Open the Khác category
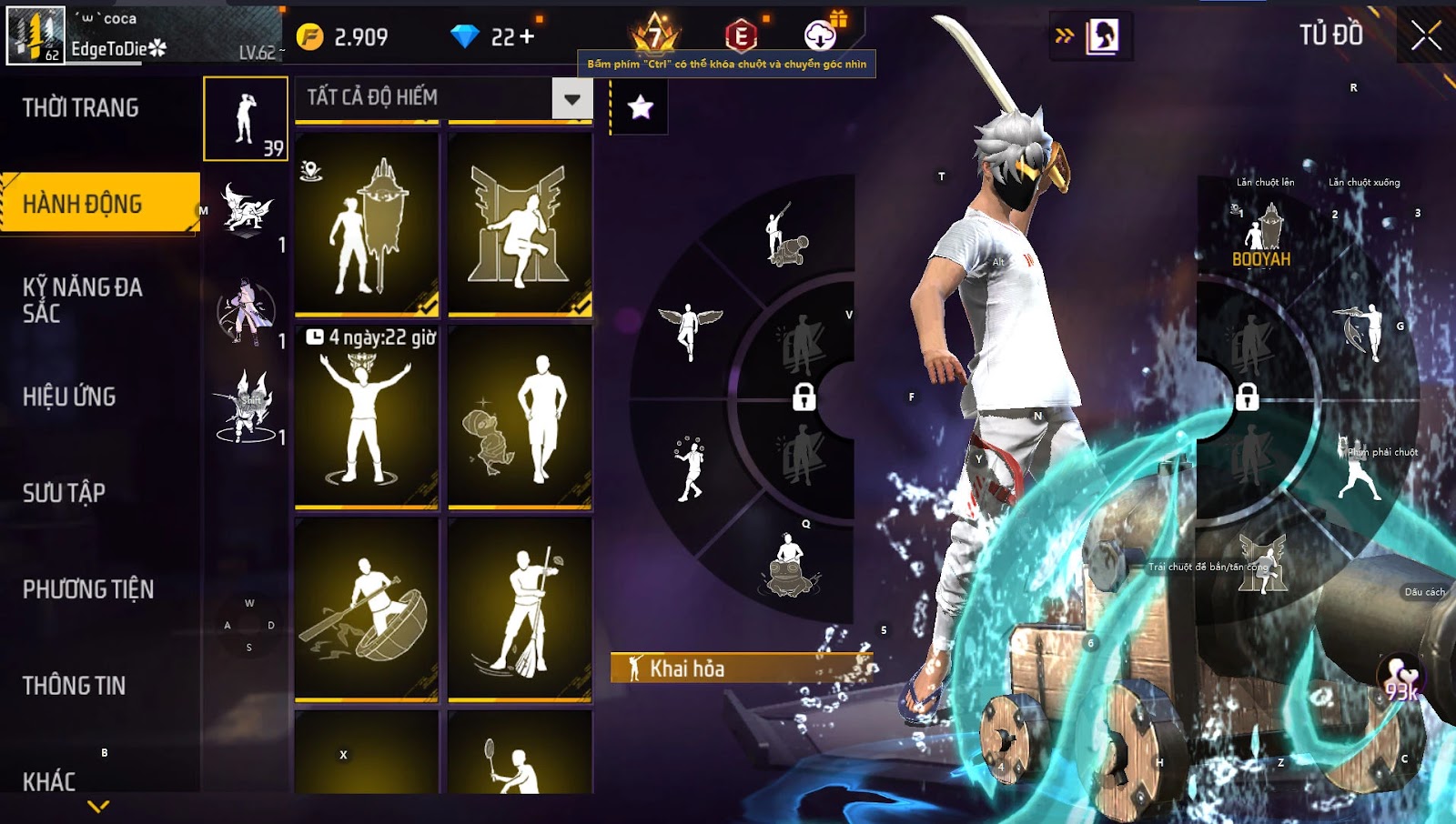The width and height of the screenshot is (1456, 824). 49,781
